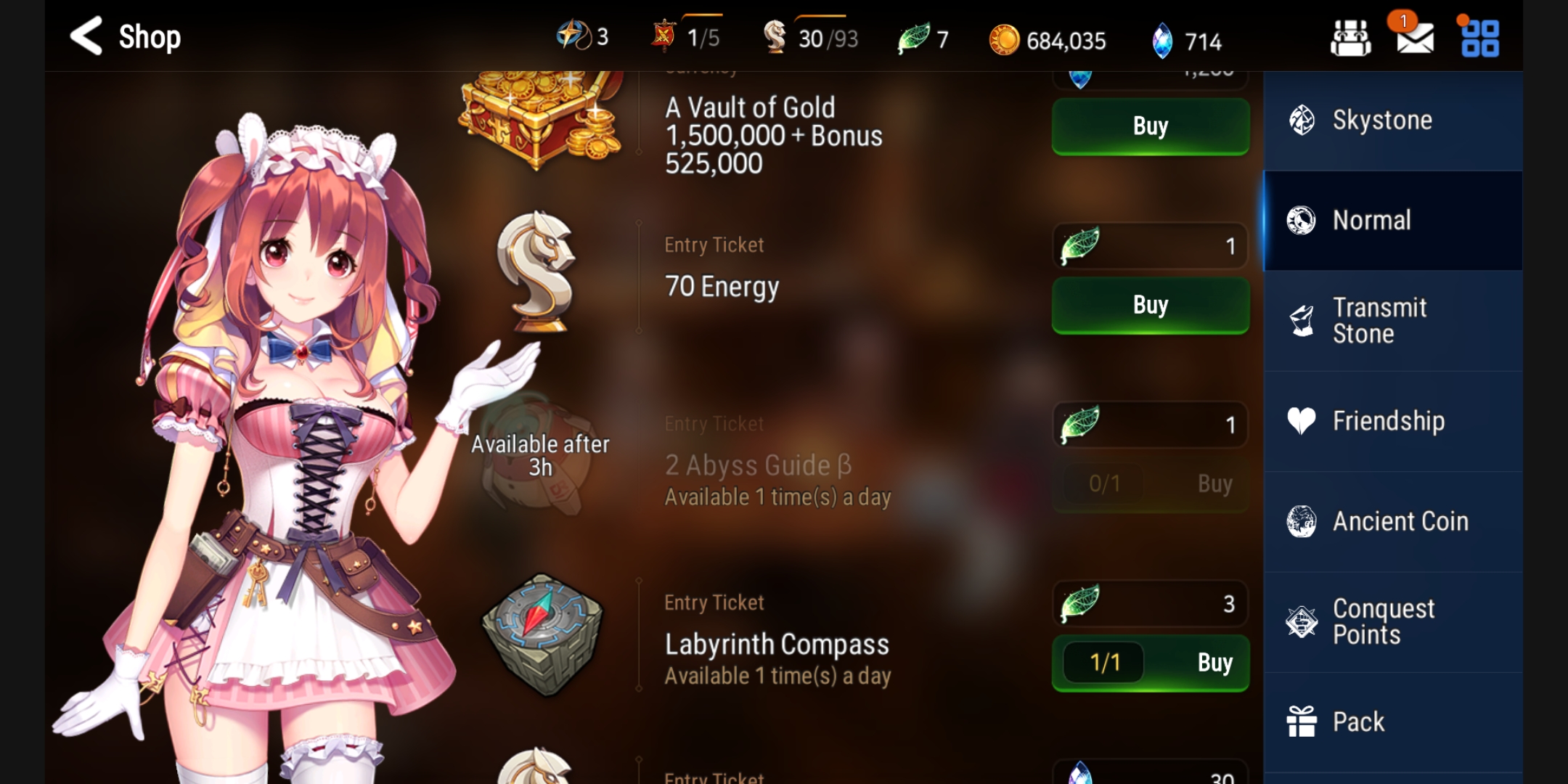1568x784 pixels.
Task: Open the lobby sofa icon
Action: tap(1350, 38)
